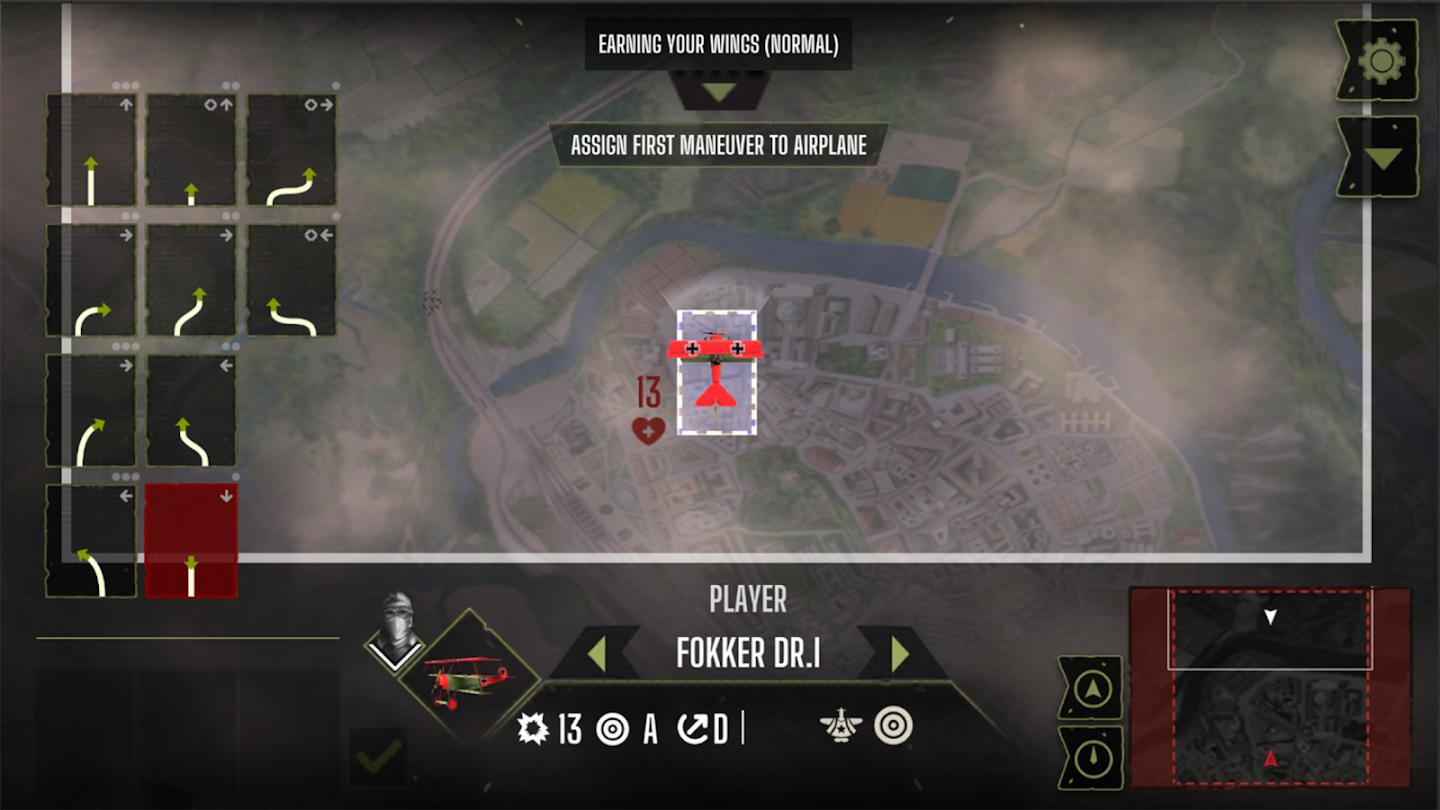Choose the short straight stall maneuver card
The height and width of the screenshot is (810, 1440).
tap(191, 151)
